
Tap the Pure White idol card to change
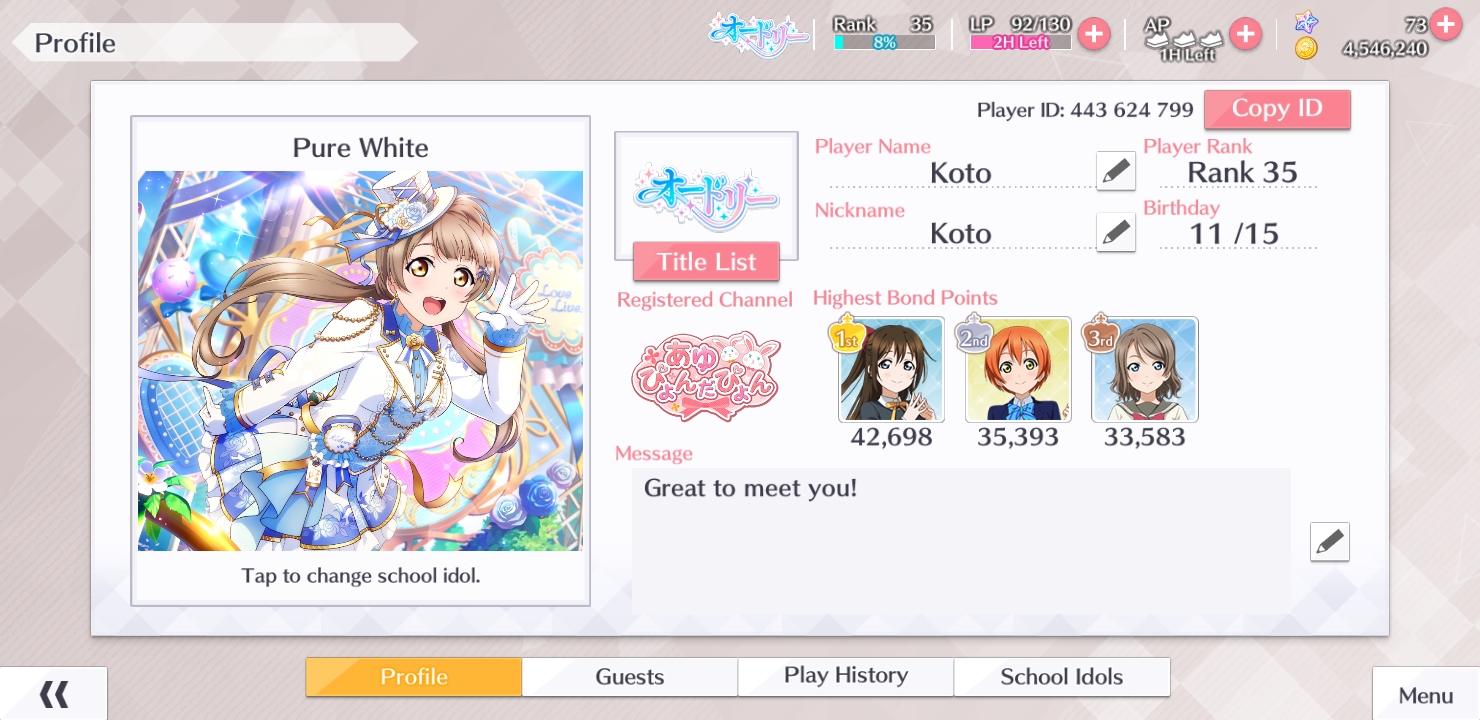pyautogui.click(x=360, y=360)
